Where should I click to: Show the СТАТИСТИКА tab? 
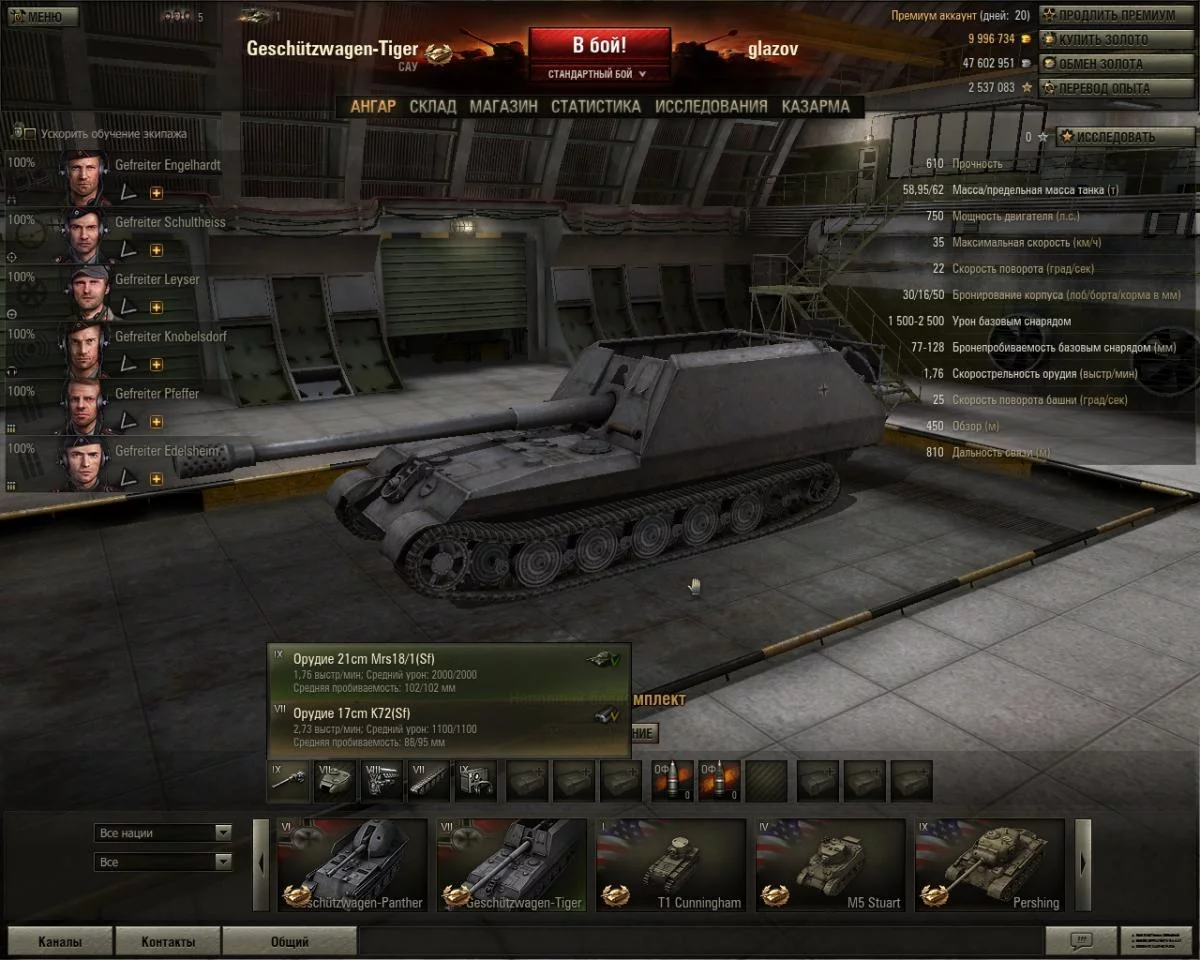point(595,106)
